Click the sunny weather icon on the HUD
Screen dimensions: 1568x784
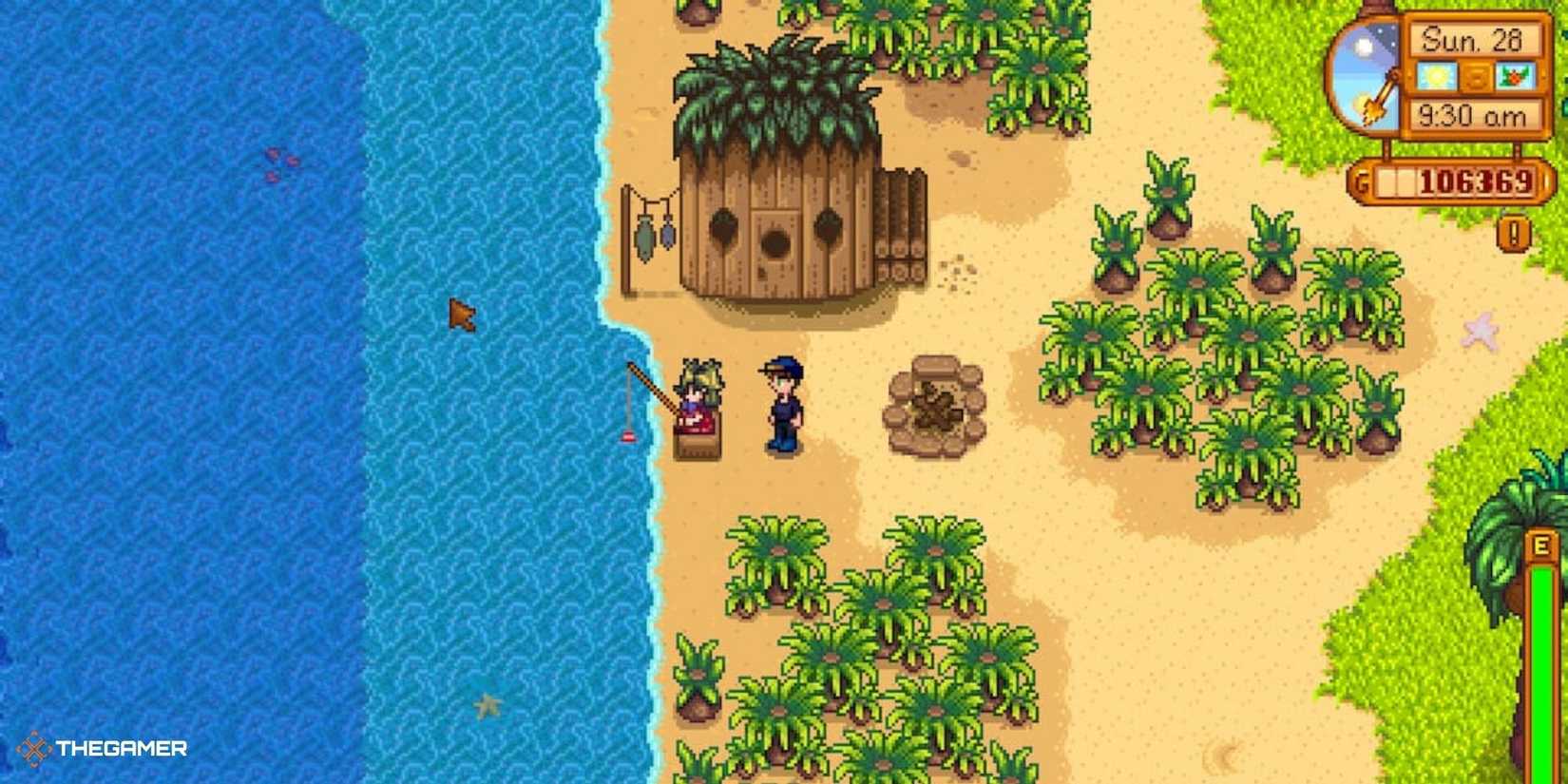[1436, 76]
